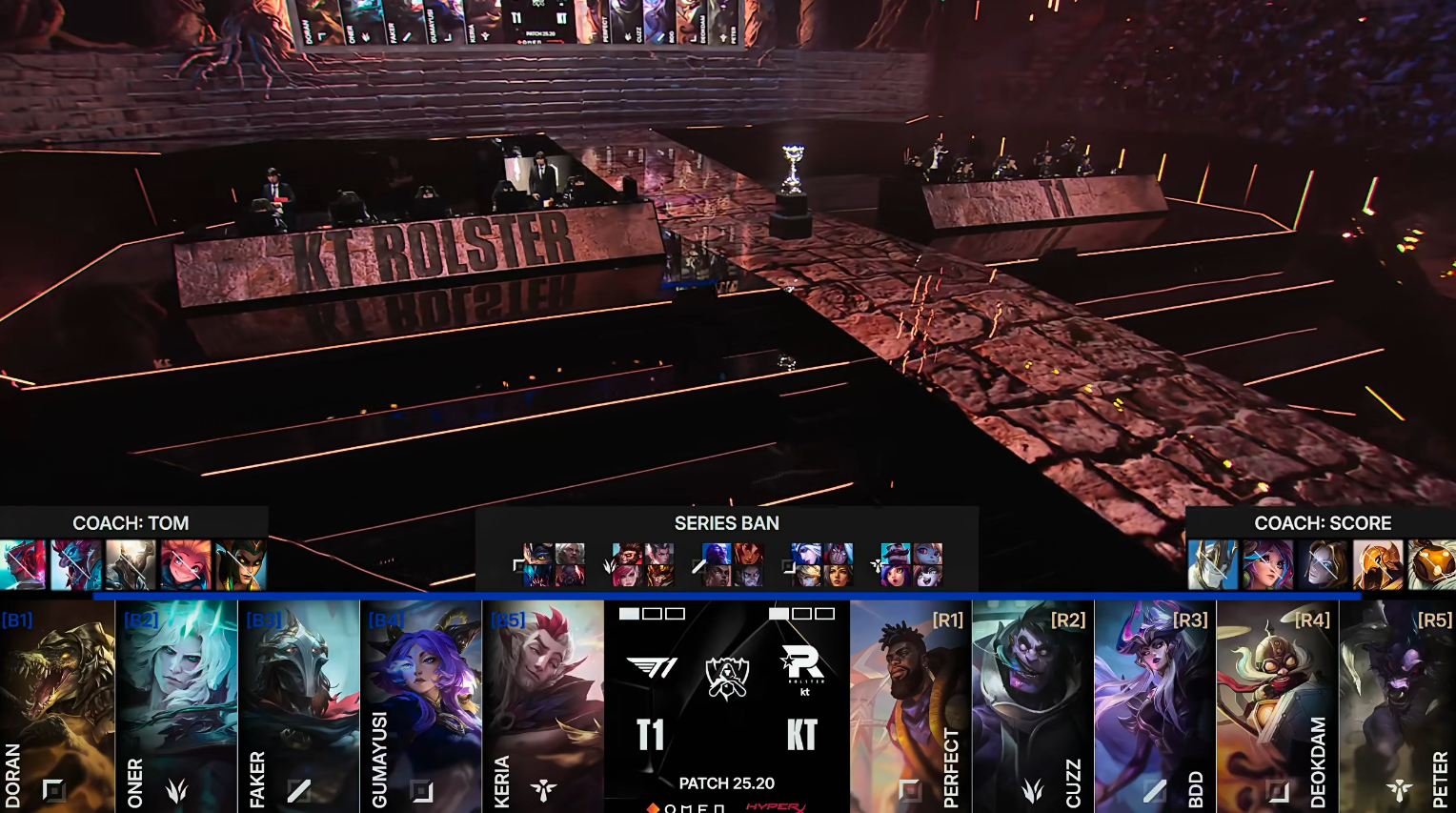Viewport: 1456px width, 813px height.
Task: Click the Coach: Score label
Action: point(1323,523)
